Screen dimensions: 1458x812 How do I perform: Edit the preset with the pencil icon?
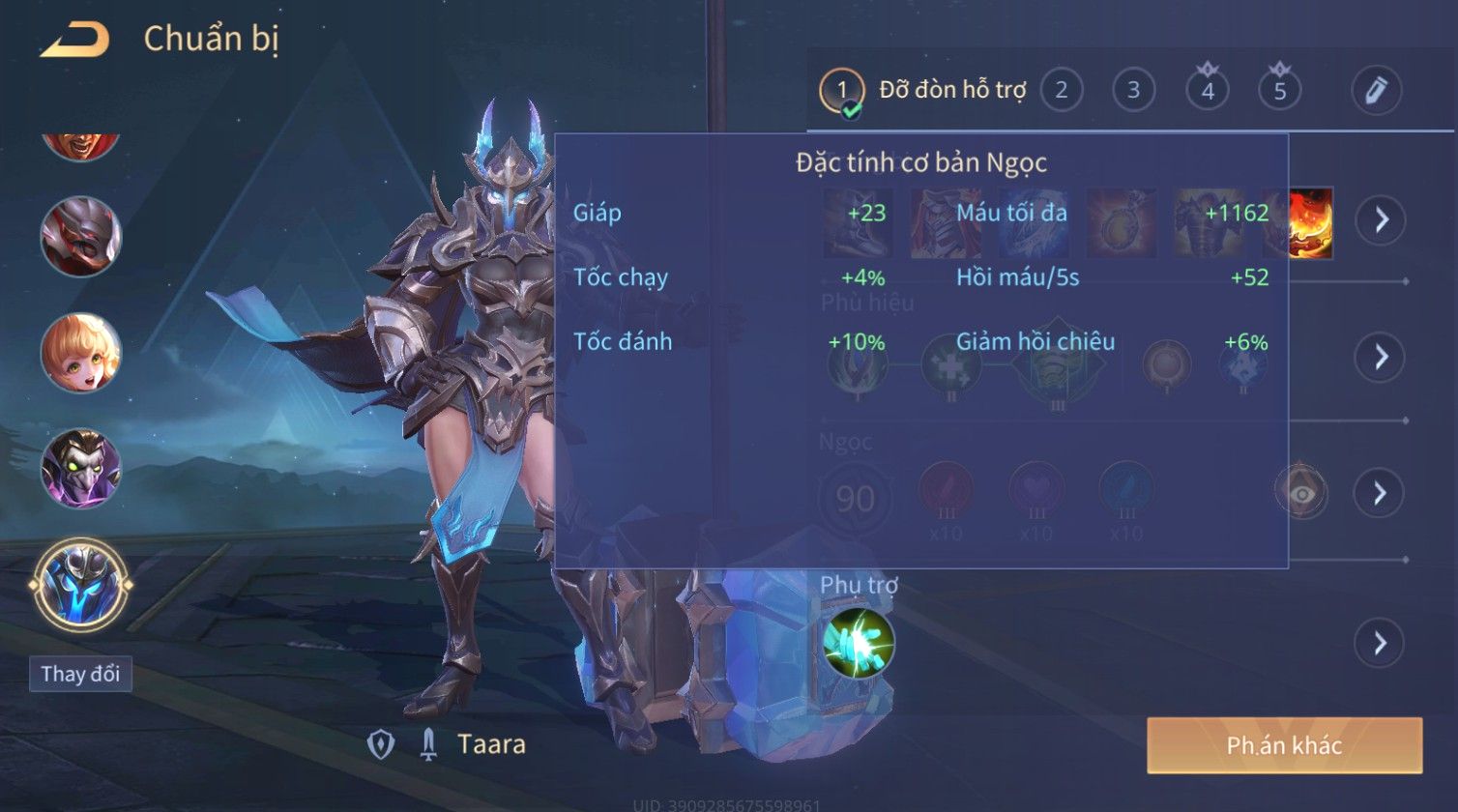[1376, 91]
